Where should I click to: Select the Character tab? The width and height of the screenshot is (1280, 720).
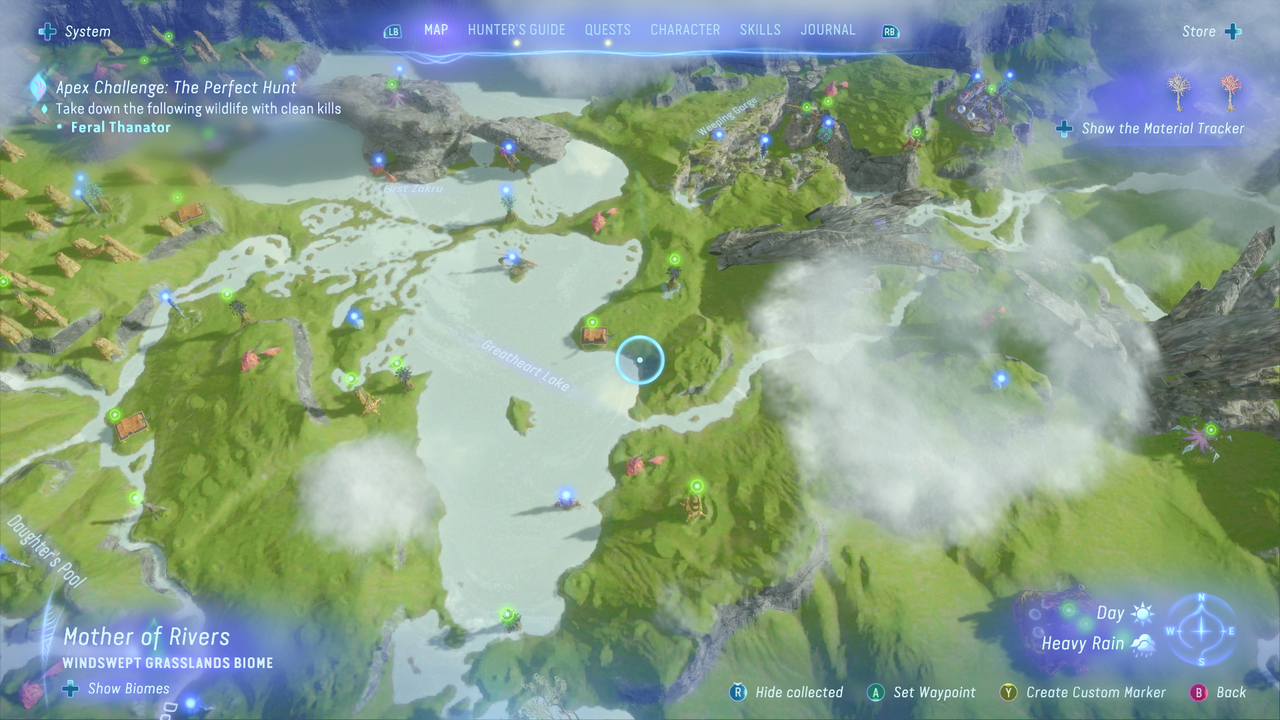tap(685, 30)
